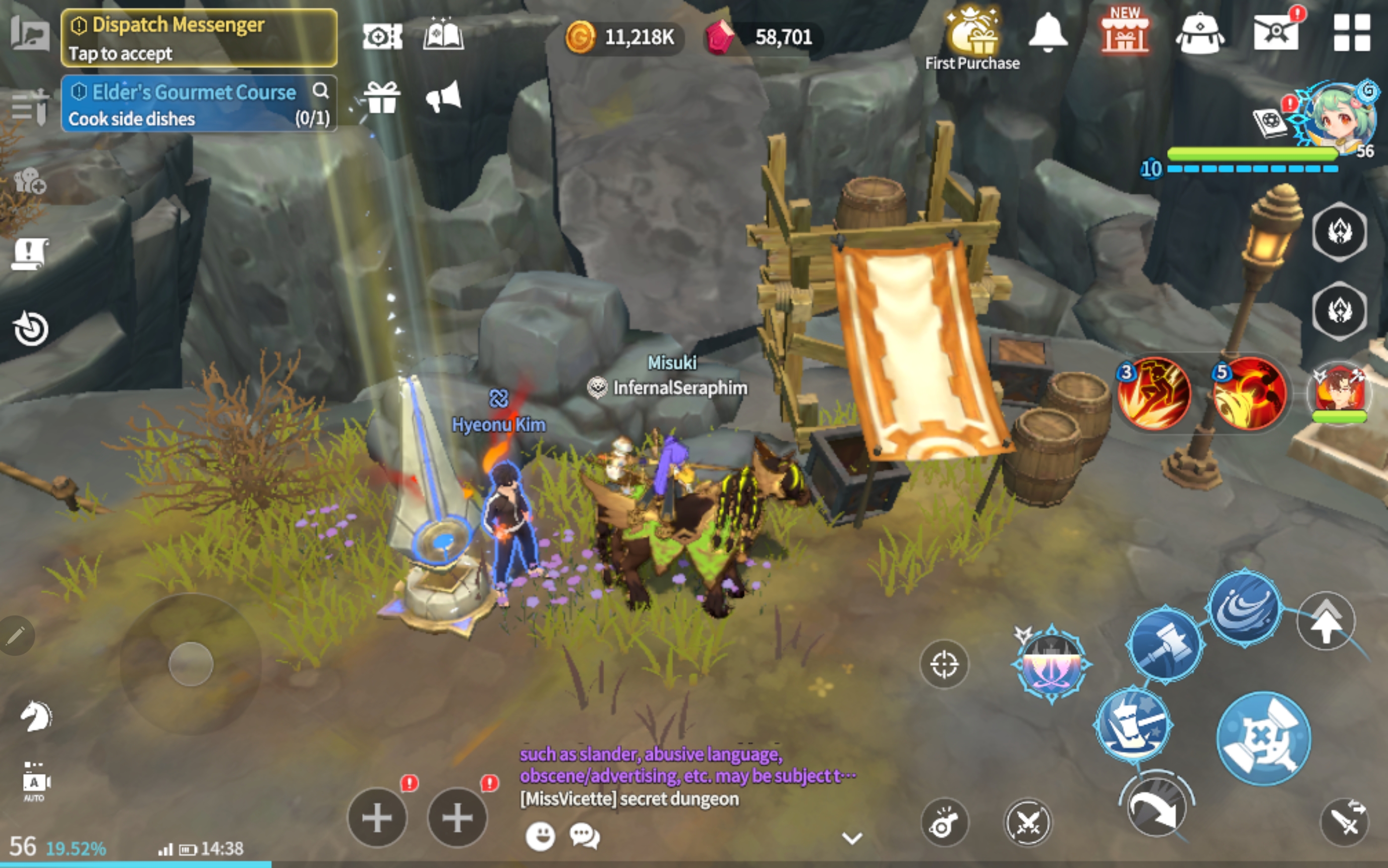1388x868 pixels.
Task: Click the gift box icon
Action: (382, 98)
